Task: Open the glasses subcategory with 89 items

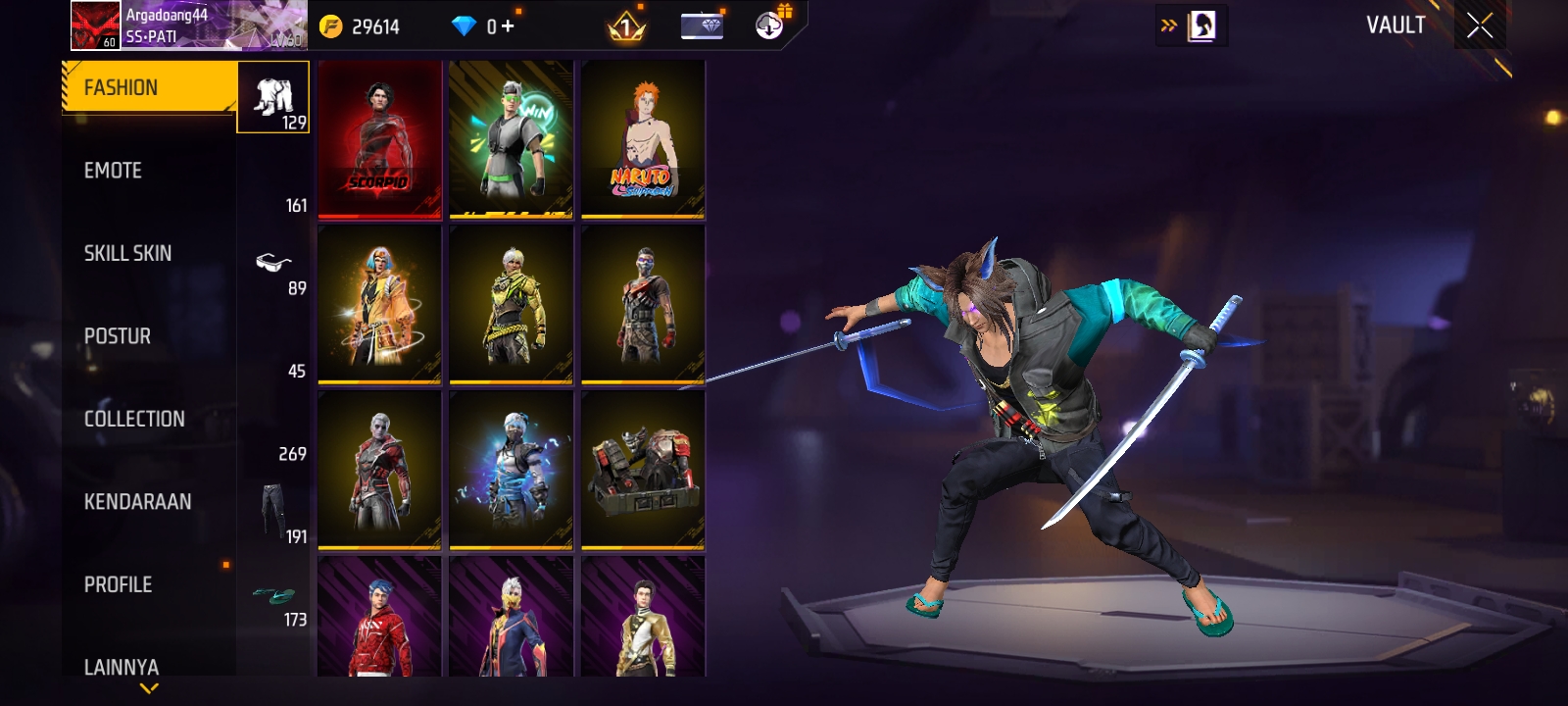Action: click(274, 265)
